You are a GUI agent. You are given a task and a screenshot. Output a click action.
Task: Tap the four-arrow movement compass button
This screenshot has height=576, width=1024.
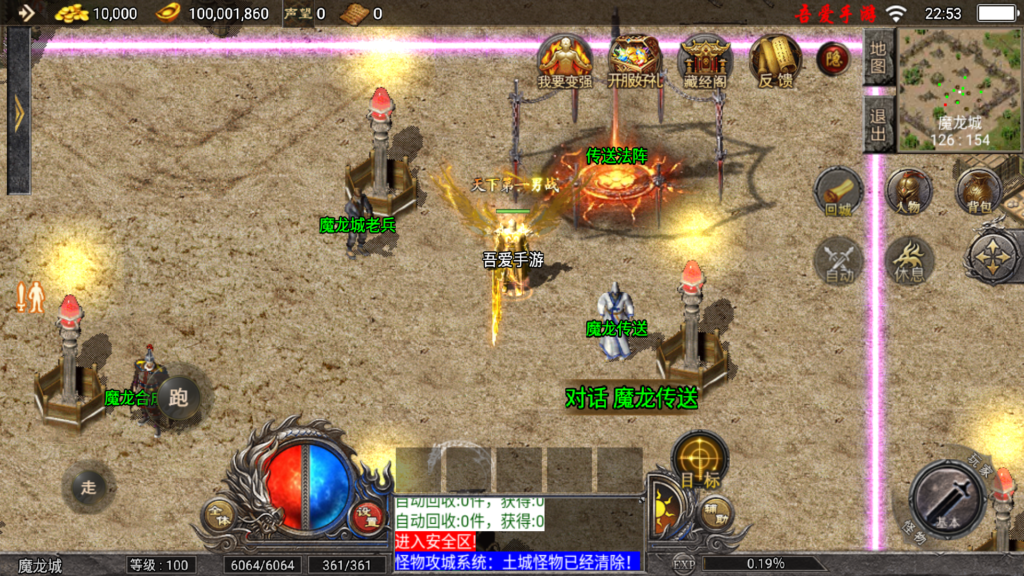click(x=994, y=256)
